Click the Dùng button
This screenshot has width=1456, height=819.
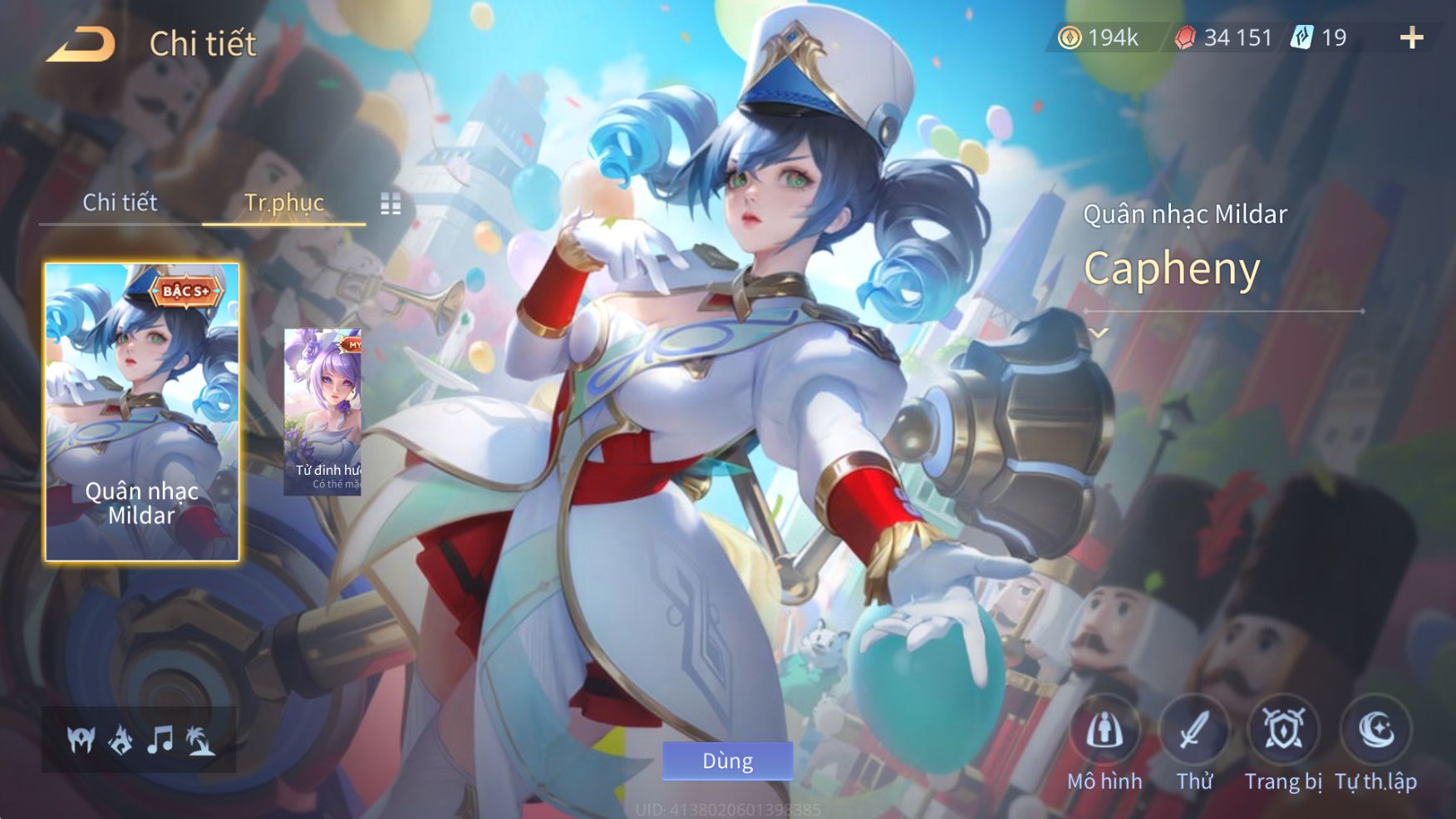click(x=727, y=761)
